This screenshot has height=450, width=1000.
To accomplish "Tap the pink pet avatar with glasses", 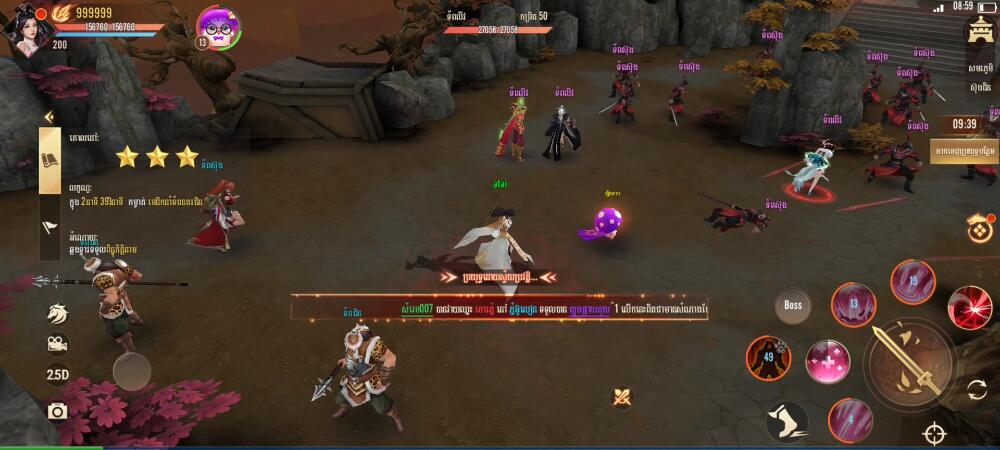I will pyautogui.click(x=218, y=26).
